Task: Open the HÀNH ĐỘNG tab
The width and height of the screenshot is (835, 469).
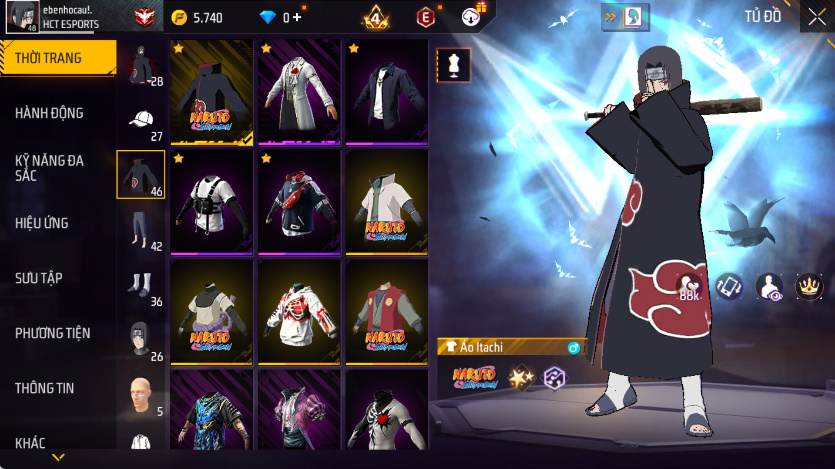Action: coord(50,113)
